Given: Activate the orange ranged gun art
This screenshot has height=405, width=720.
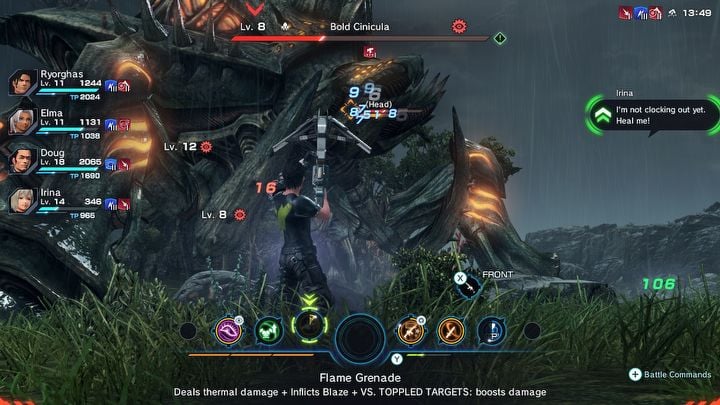Looking at the screenshot, I should pyautogui.click(x=411, y=330).
